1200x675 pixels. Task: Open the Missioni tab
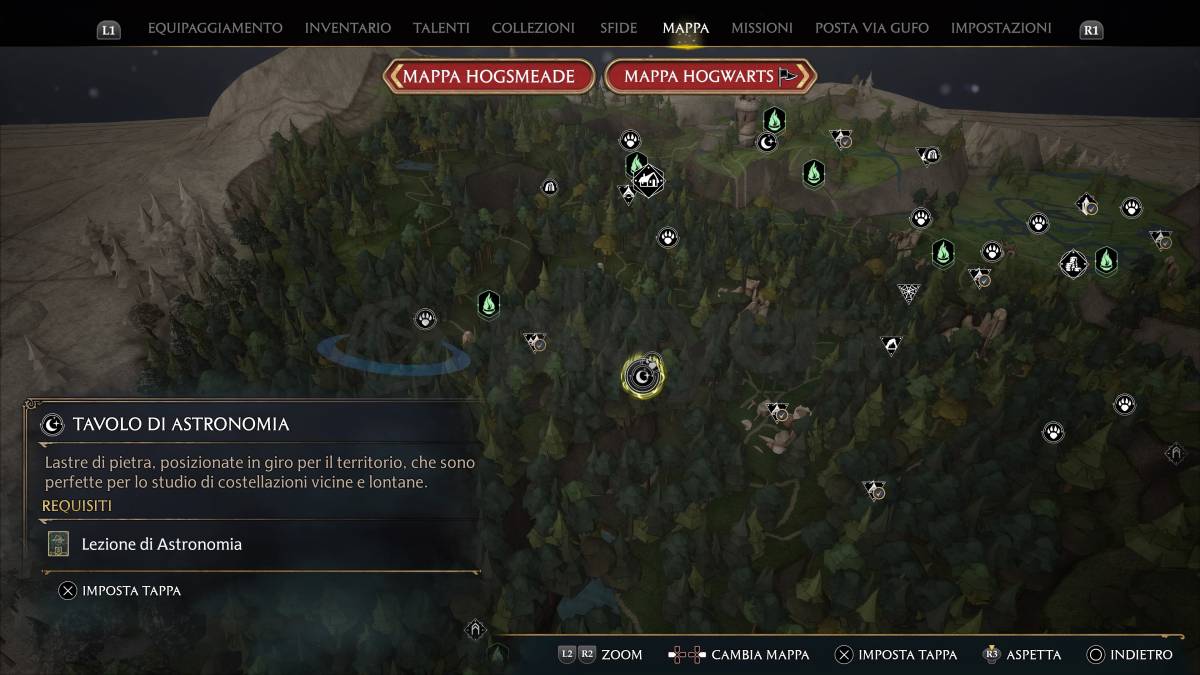[762, 28]
